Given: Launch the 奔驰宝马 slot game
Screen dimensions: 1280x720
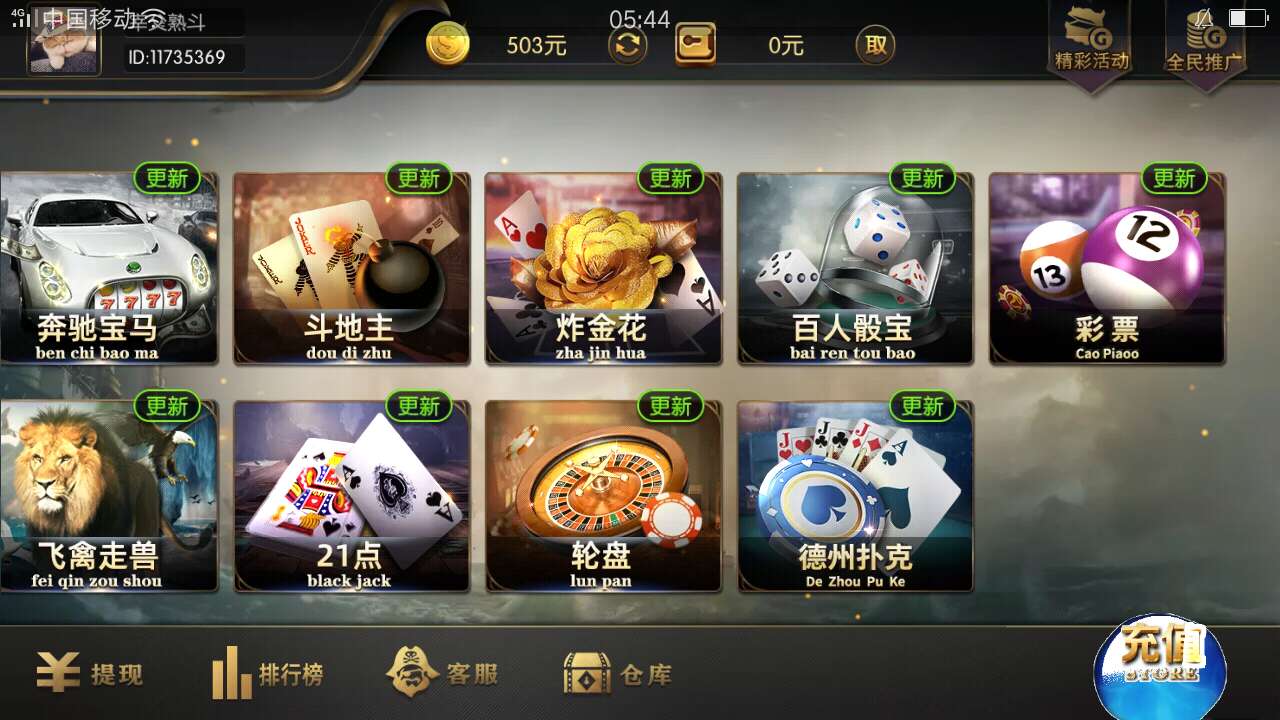Looking at the screenshot, I should 108,270.
